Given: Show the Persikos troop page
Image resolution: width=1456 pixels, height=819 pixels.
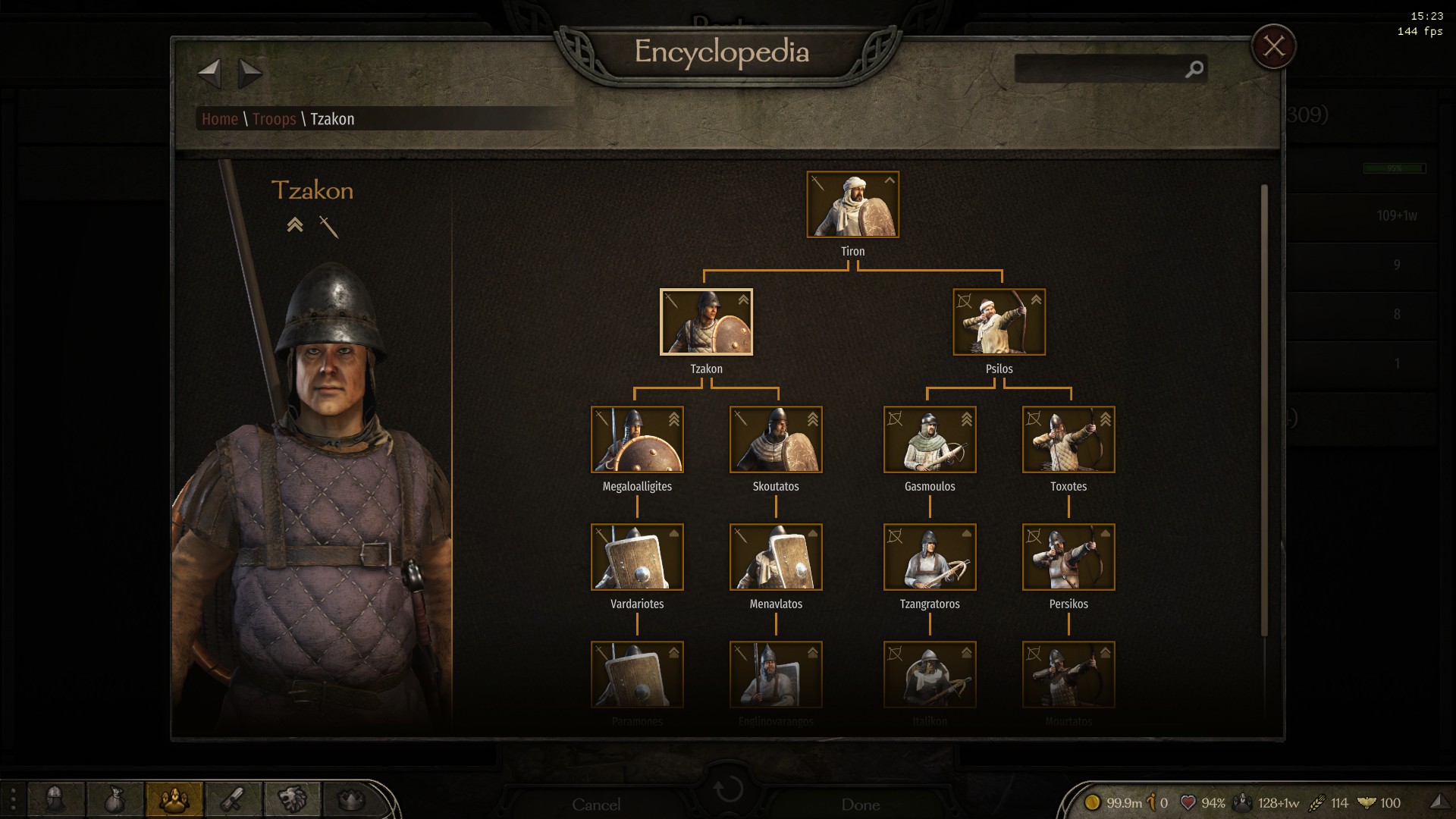Looking at the screenshot, I should tap(1068, 557).
